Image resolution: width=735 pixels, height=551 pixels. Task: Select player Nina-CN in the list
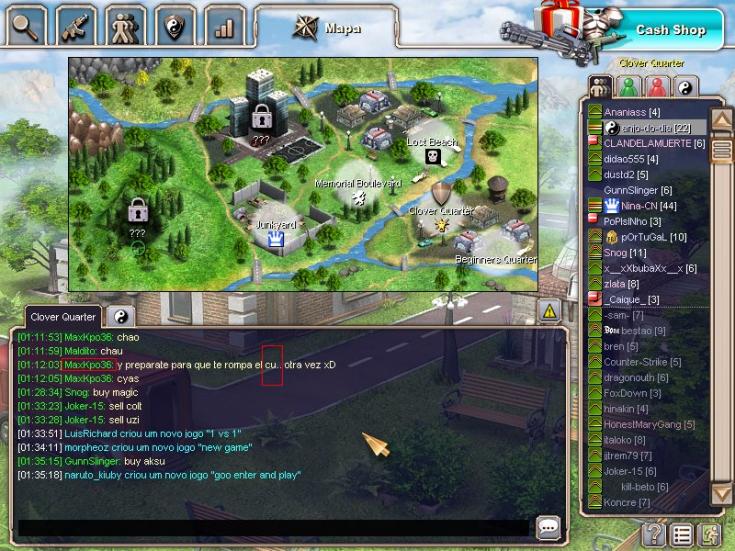pos(644,206)
